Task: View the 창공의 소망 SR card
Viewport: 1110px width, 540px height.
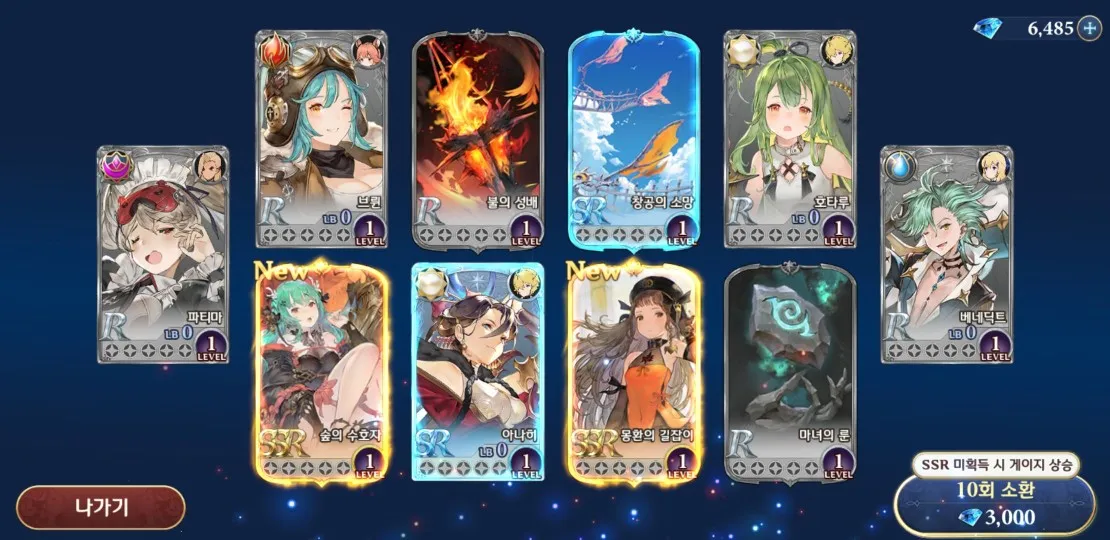Action: [x=634, y=139]
